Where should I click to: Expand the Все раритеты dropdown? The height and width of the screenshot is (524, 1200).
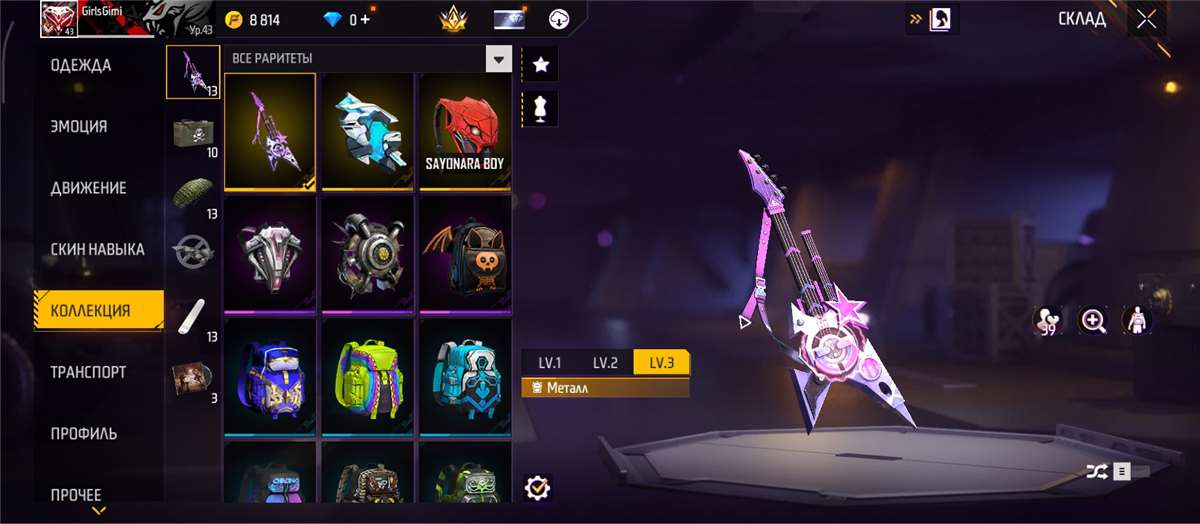click(498, 58)
